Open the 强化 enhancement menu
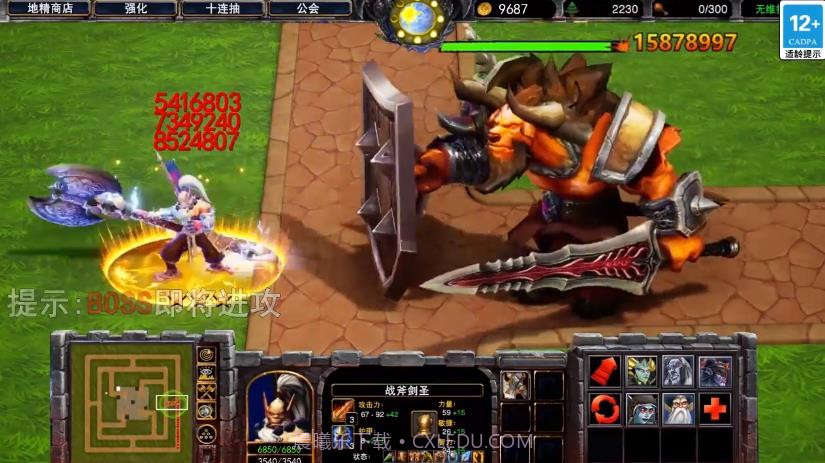 click(x=136, y=8)
